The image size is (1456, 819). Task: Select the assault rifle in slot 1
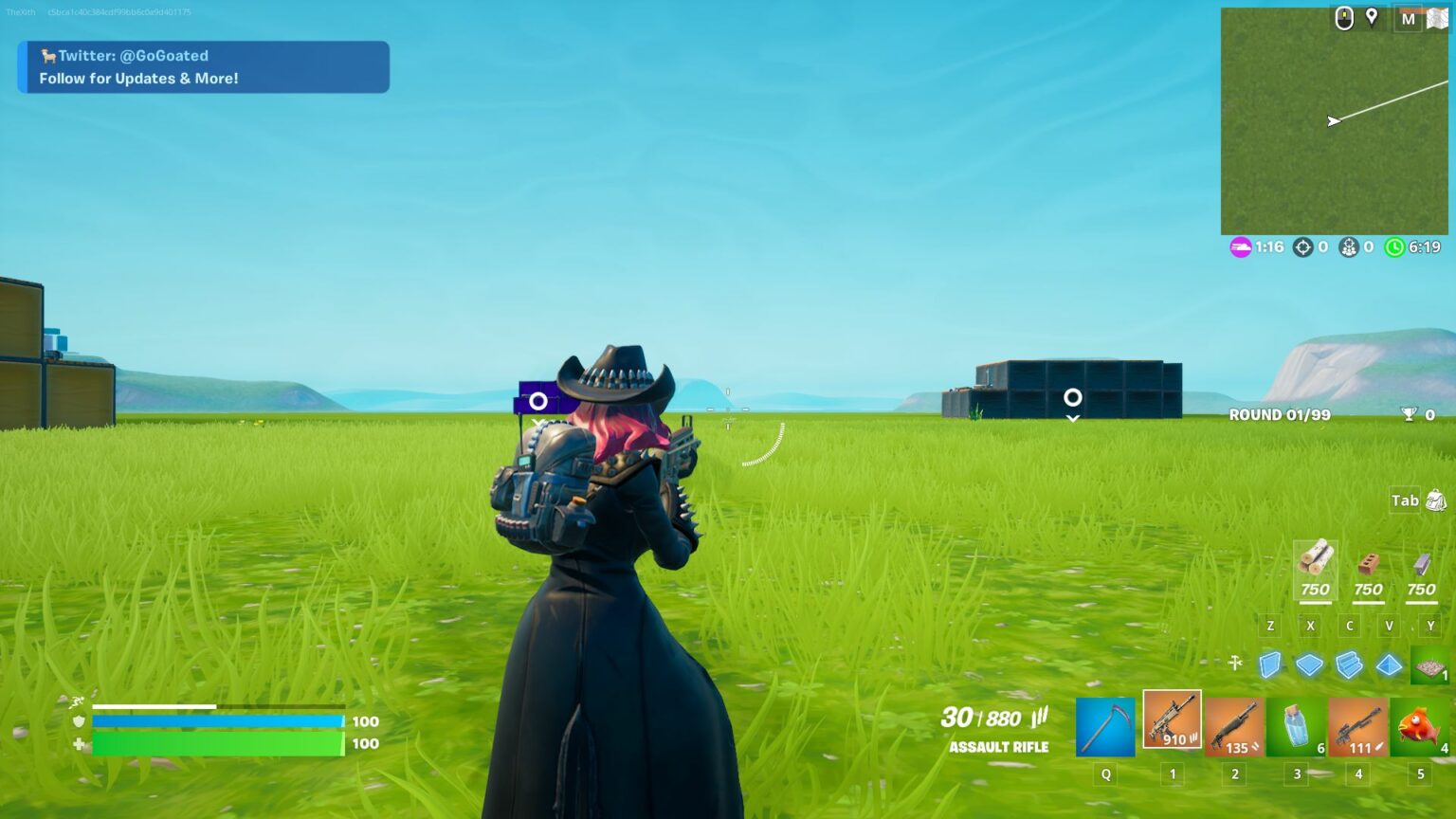click(x=1172, y=722)
